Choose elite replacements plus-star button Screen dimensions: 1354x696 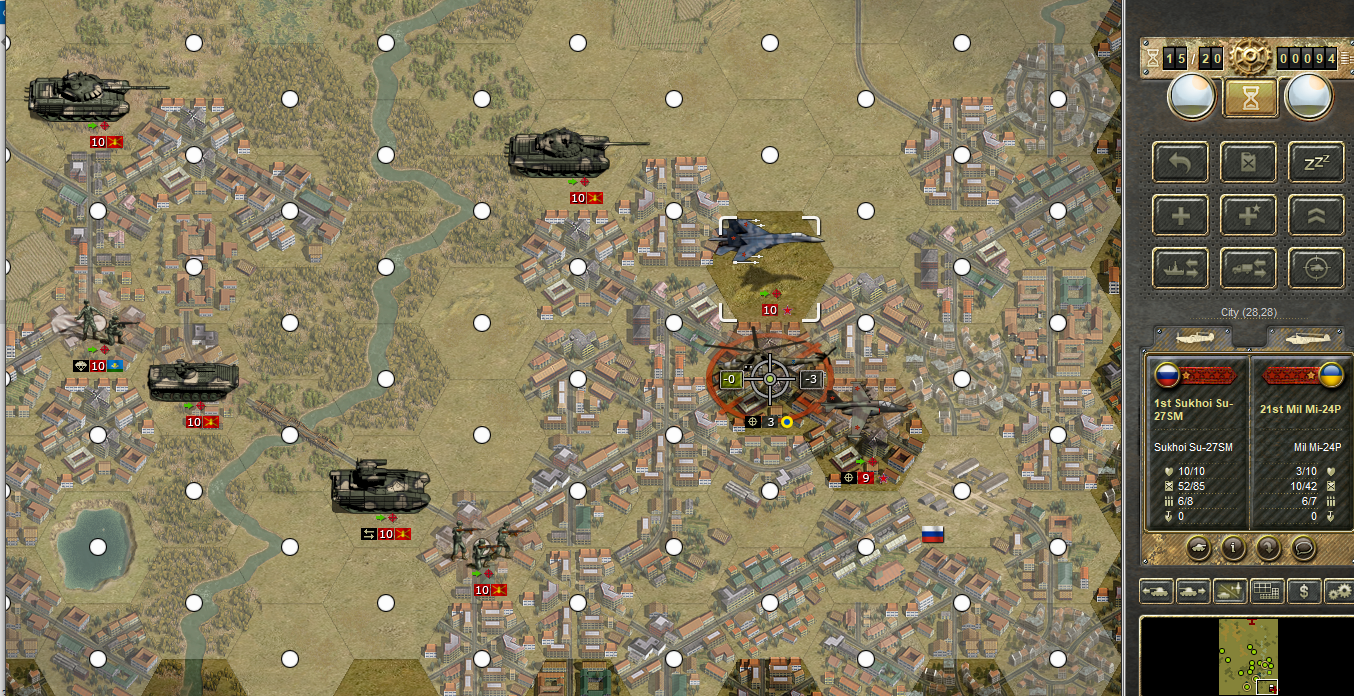pos(1249,214)
